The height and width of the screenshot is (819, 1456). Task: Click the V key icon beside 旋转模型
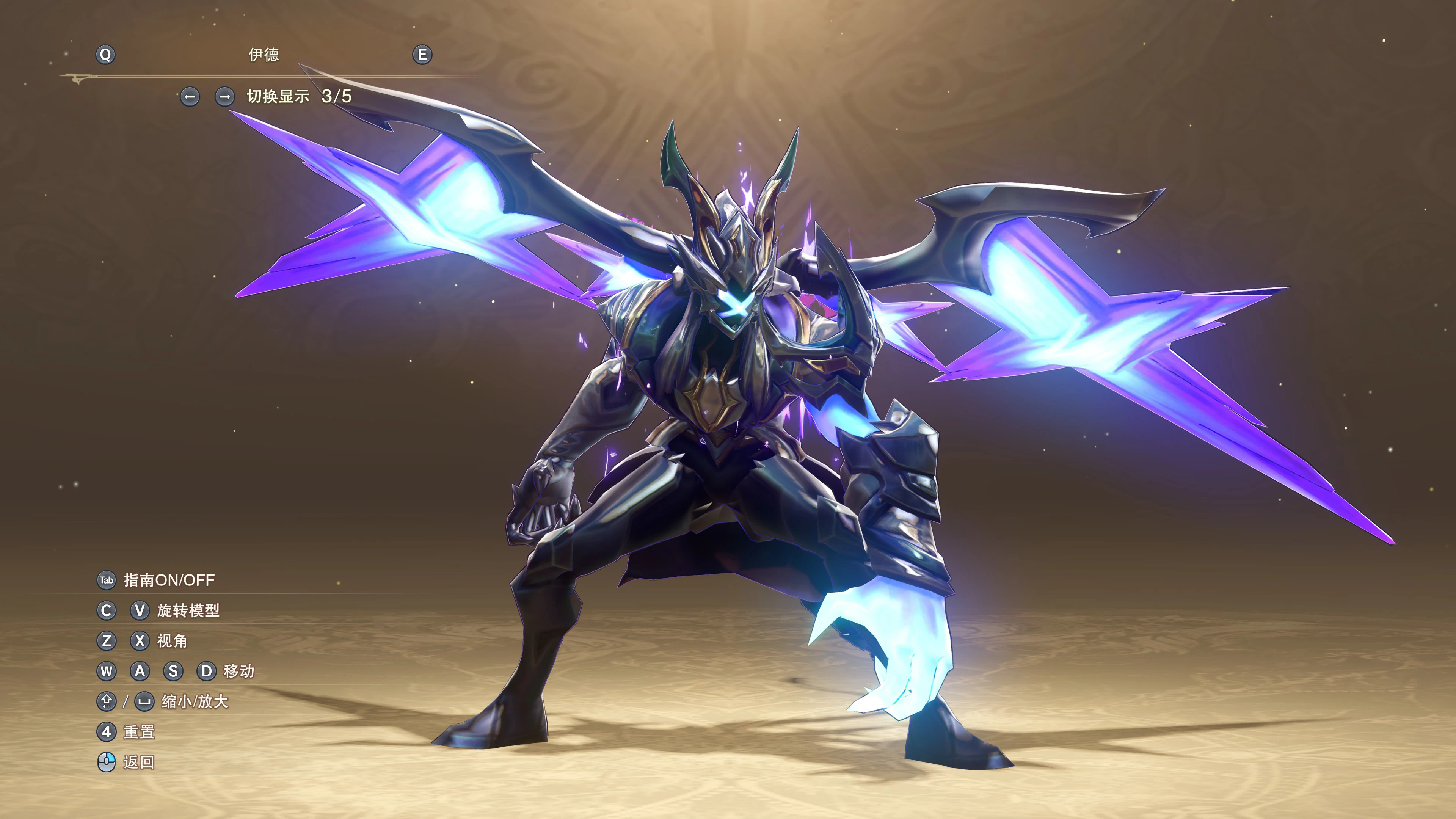(x=140, y=611)
